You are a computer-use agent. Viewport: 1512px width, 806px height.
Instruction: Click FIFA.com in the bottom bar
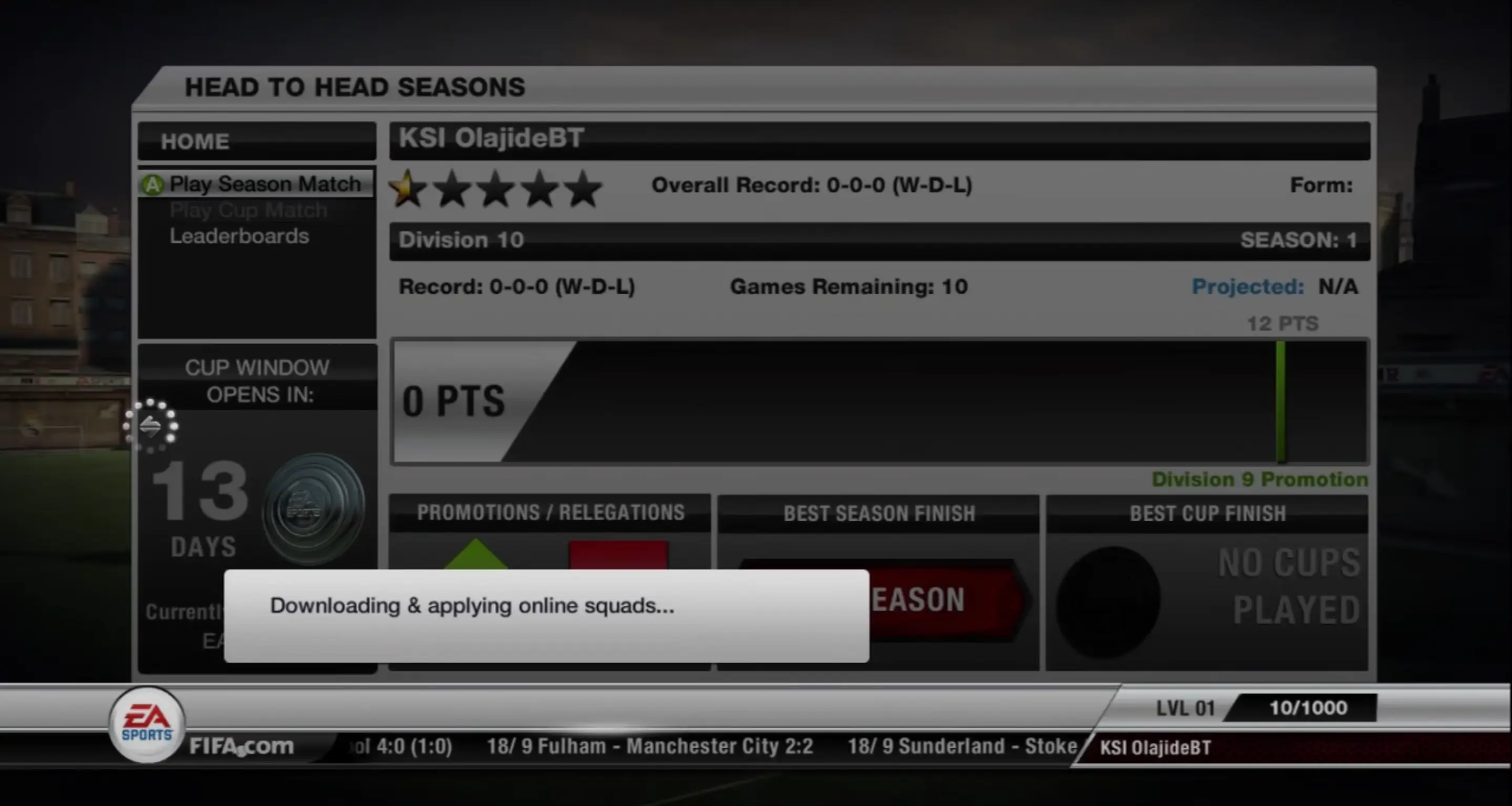tap(242, 746)
